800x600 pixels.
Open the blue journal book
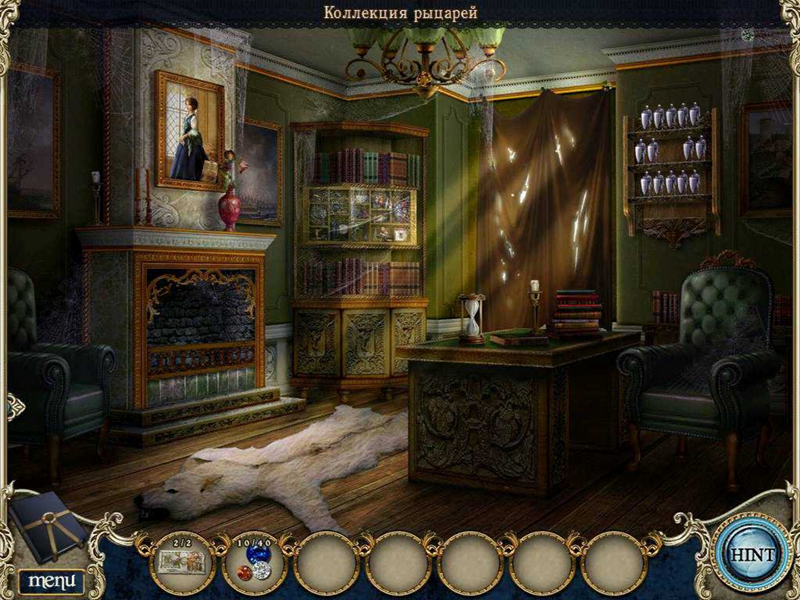pos(46,526)
